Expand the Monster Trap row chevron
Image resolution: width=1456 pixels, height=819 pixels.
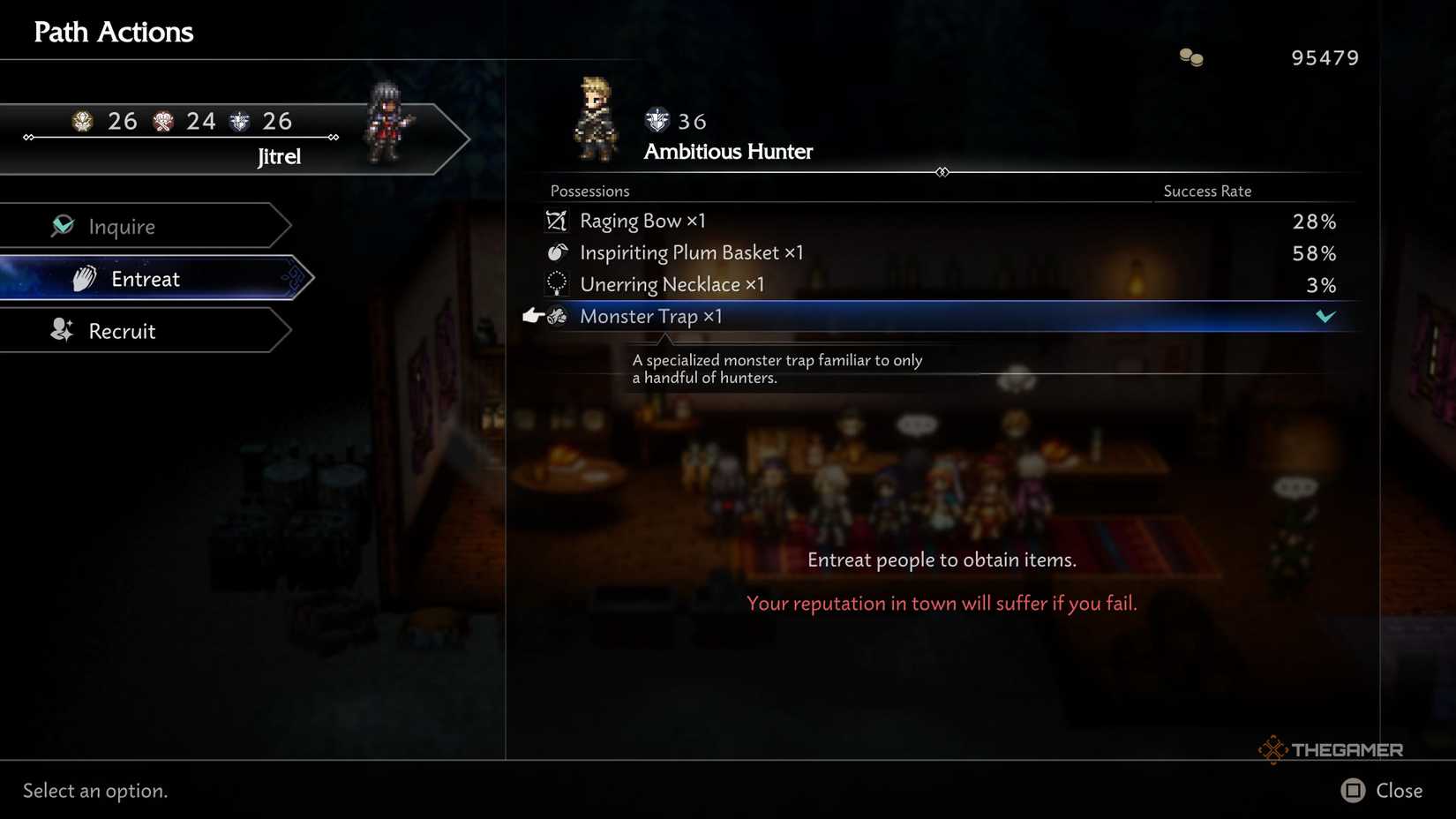[1325, 316]
